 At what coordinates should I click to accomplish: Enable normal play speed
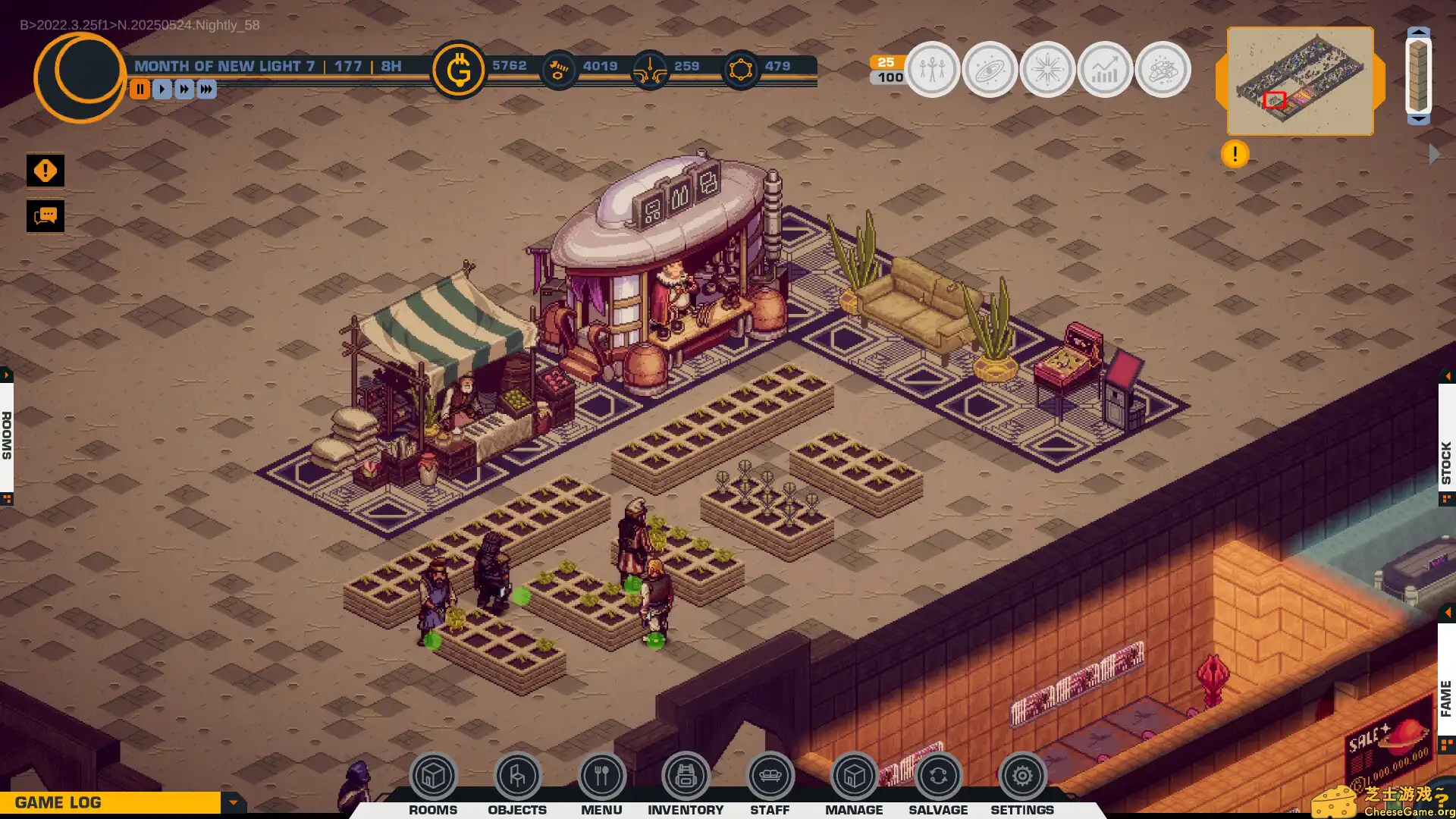[162, 89]
